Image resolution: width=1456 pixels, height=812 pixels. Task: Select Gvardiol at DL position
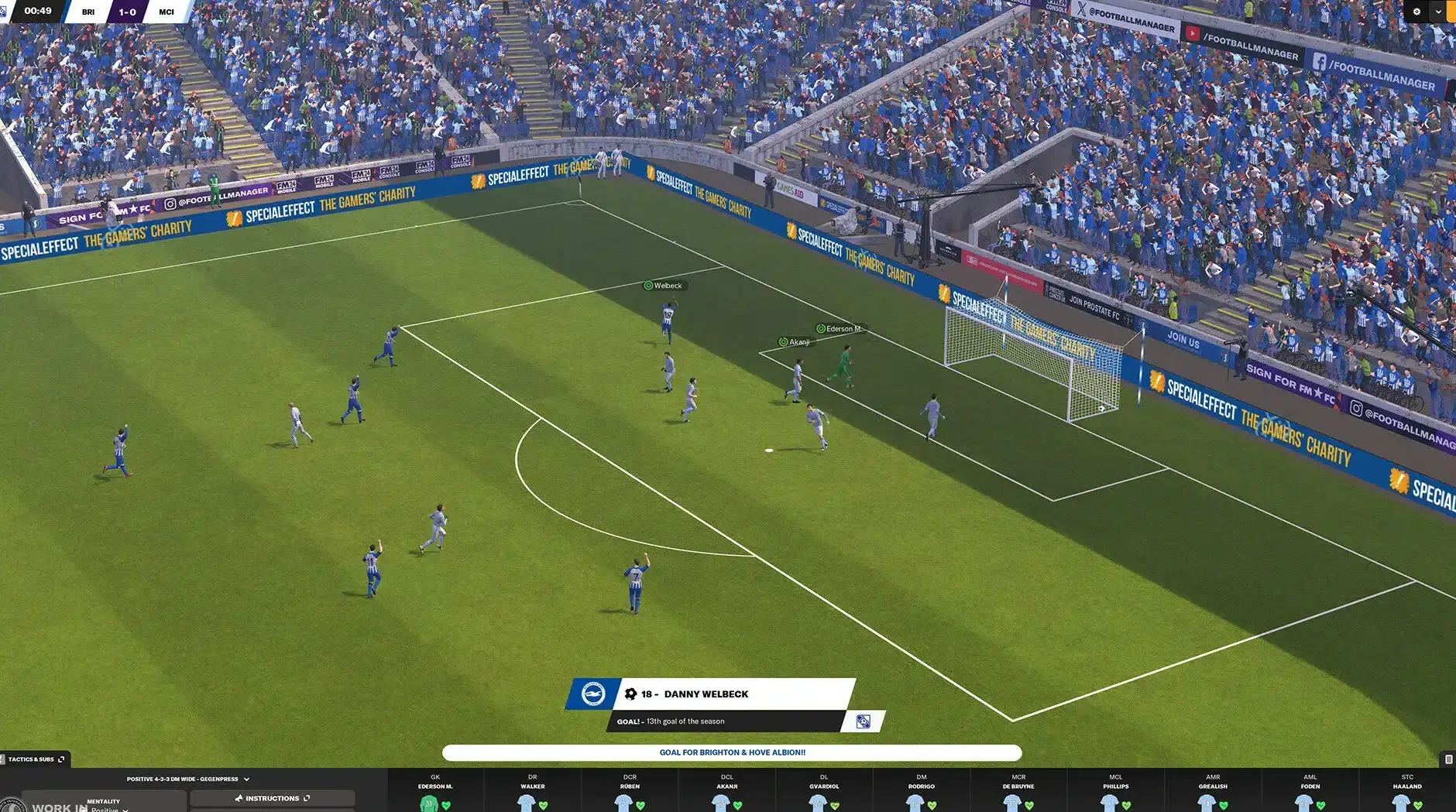(x=824, y=793)
